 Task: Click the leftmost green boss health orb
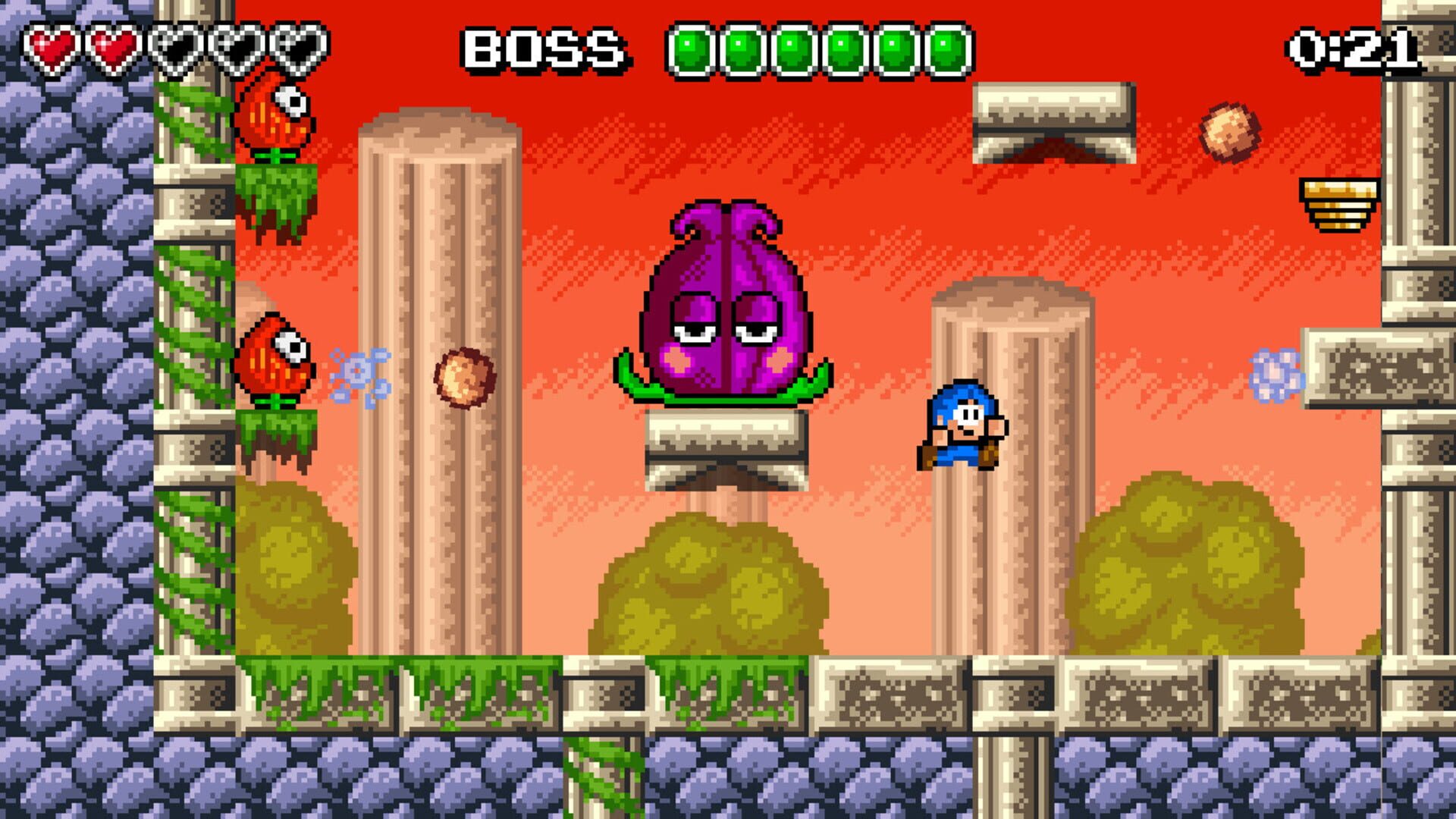(690, 49)
